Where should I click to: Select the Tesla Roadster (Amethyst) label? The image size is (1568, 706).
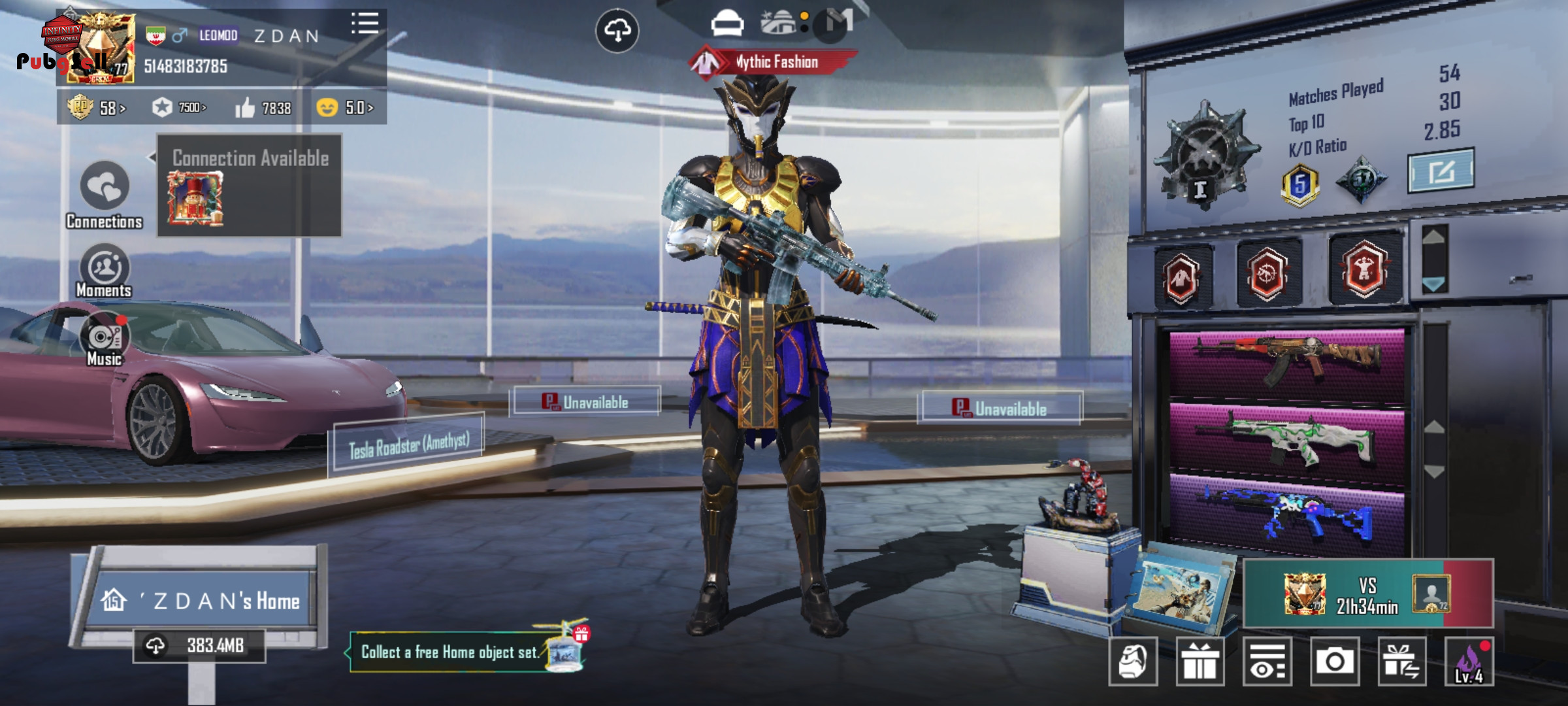[x=409, y=445]
